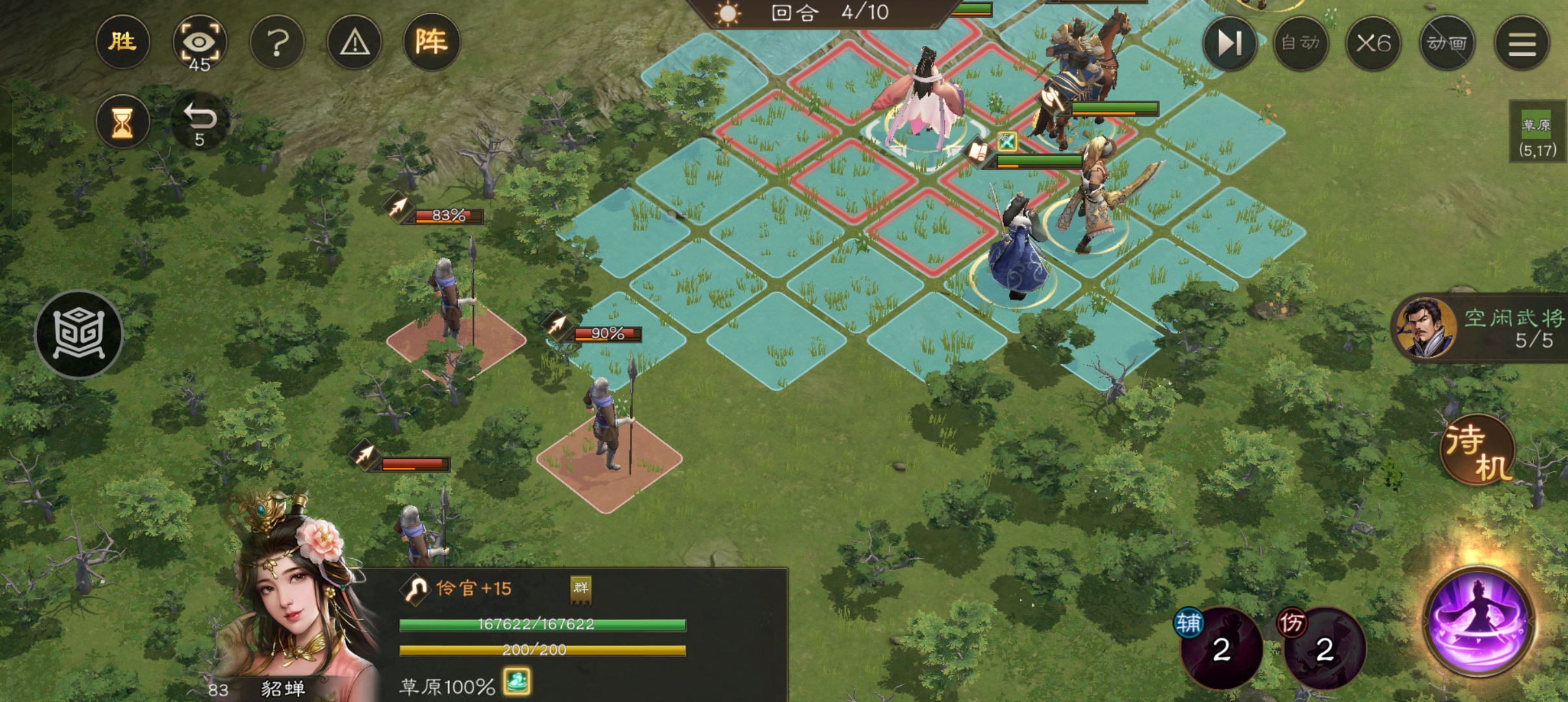Toggle the eye view icon showing 45
Image resolution: width=1568 pixels, height=702 pixels.
pyautogui.click(x=199, y=43)
